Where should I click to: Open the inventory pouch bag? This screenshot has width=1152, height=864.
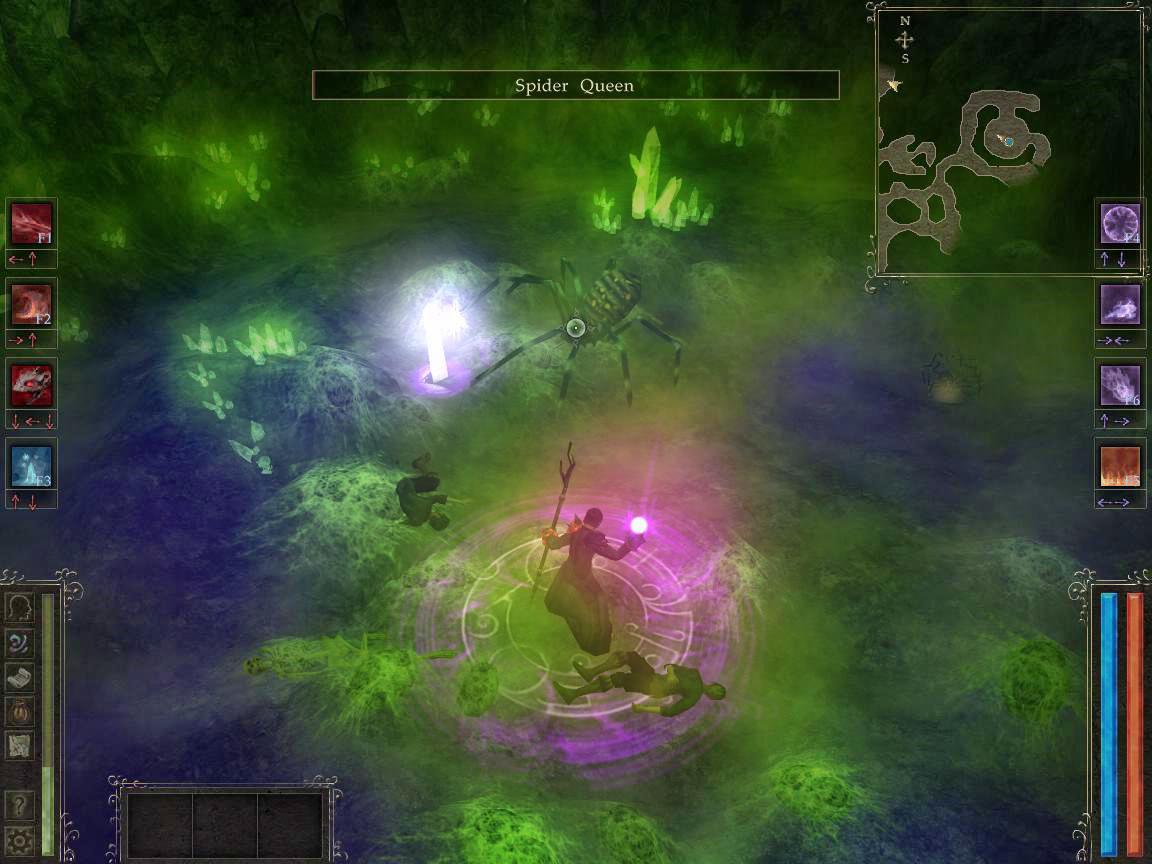coord(20,711)
